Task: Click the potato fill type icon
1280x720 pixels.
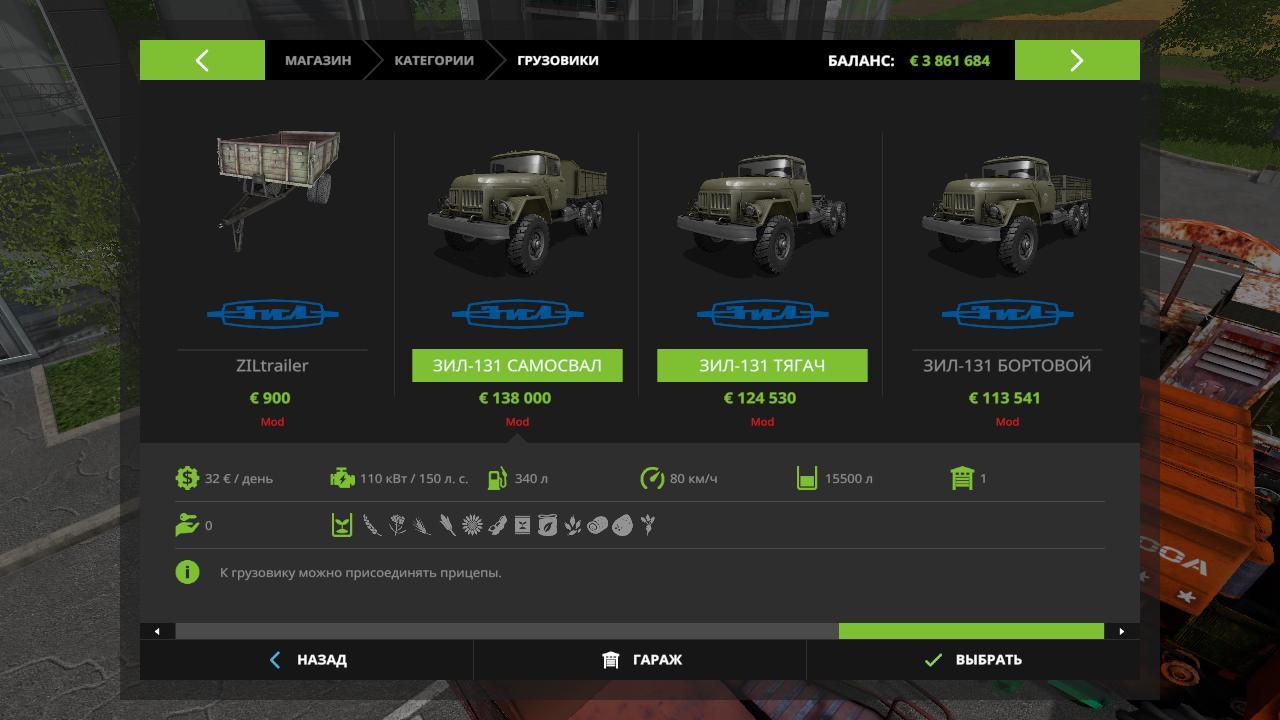Action: 622,523
